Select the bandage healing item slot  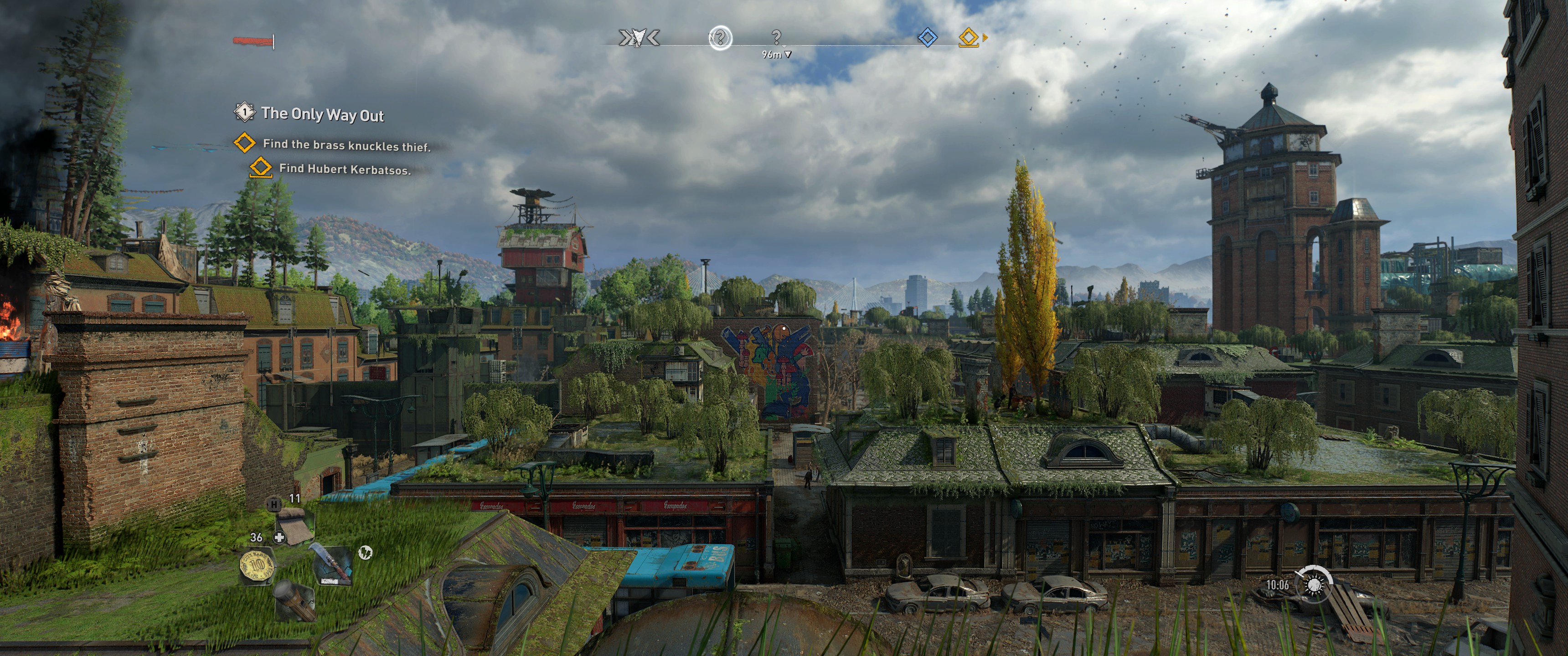[294, 526]
